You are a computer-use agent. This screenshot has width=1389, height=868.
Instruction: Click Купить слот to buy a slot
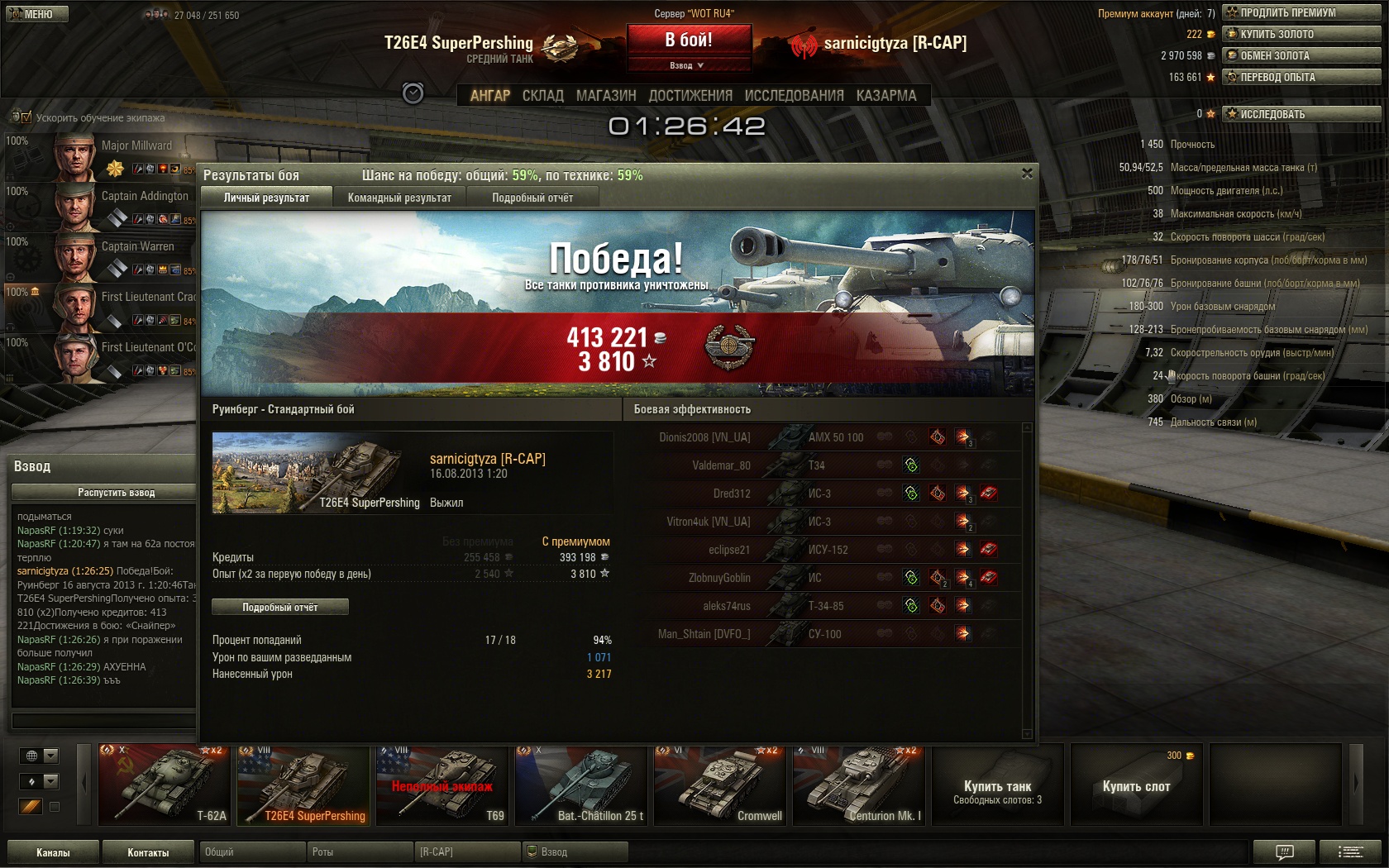click(1136, 786)
